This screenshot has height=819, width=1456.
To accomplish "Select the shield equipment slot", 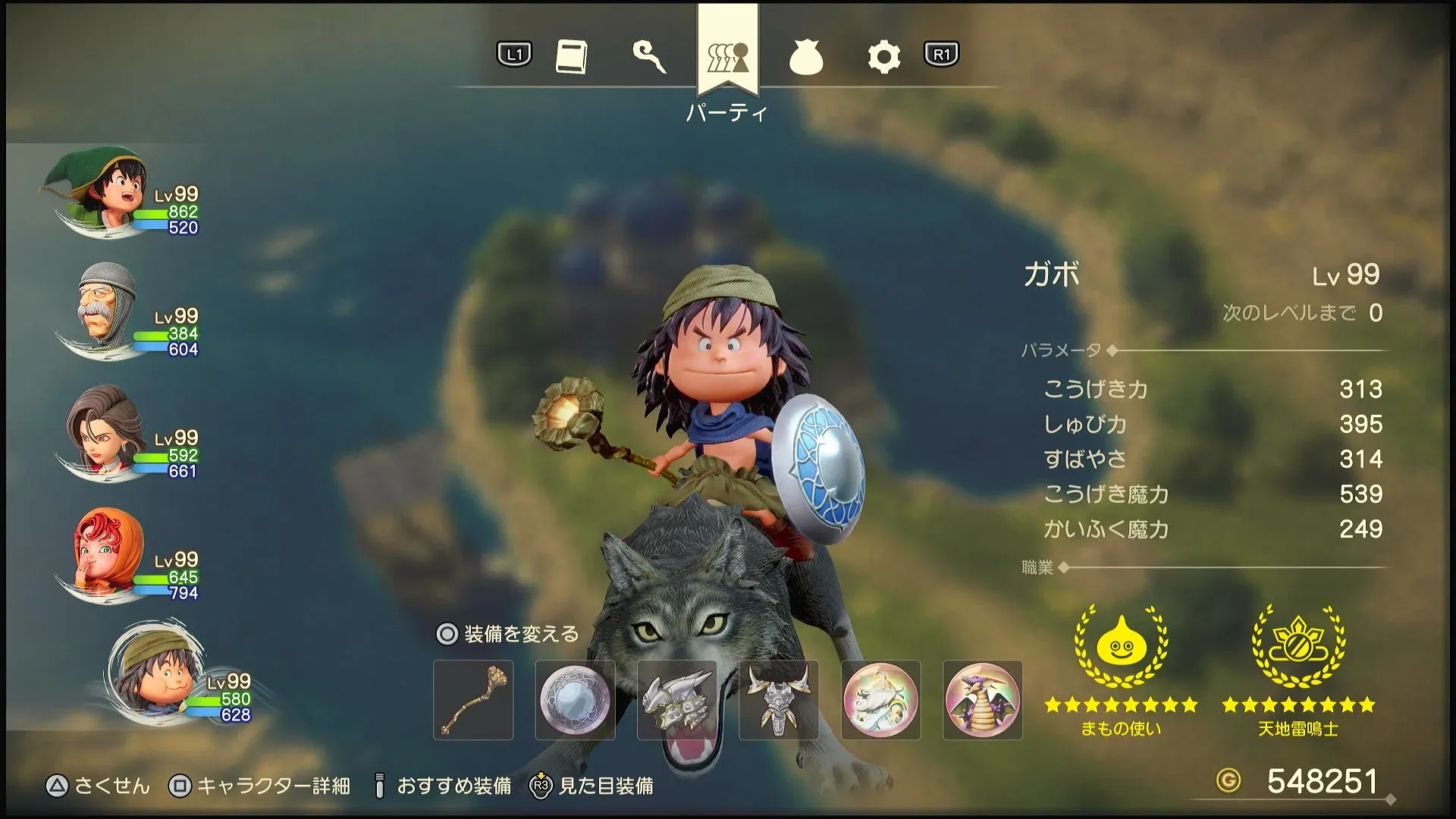I will [x=575, y=699].
